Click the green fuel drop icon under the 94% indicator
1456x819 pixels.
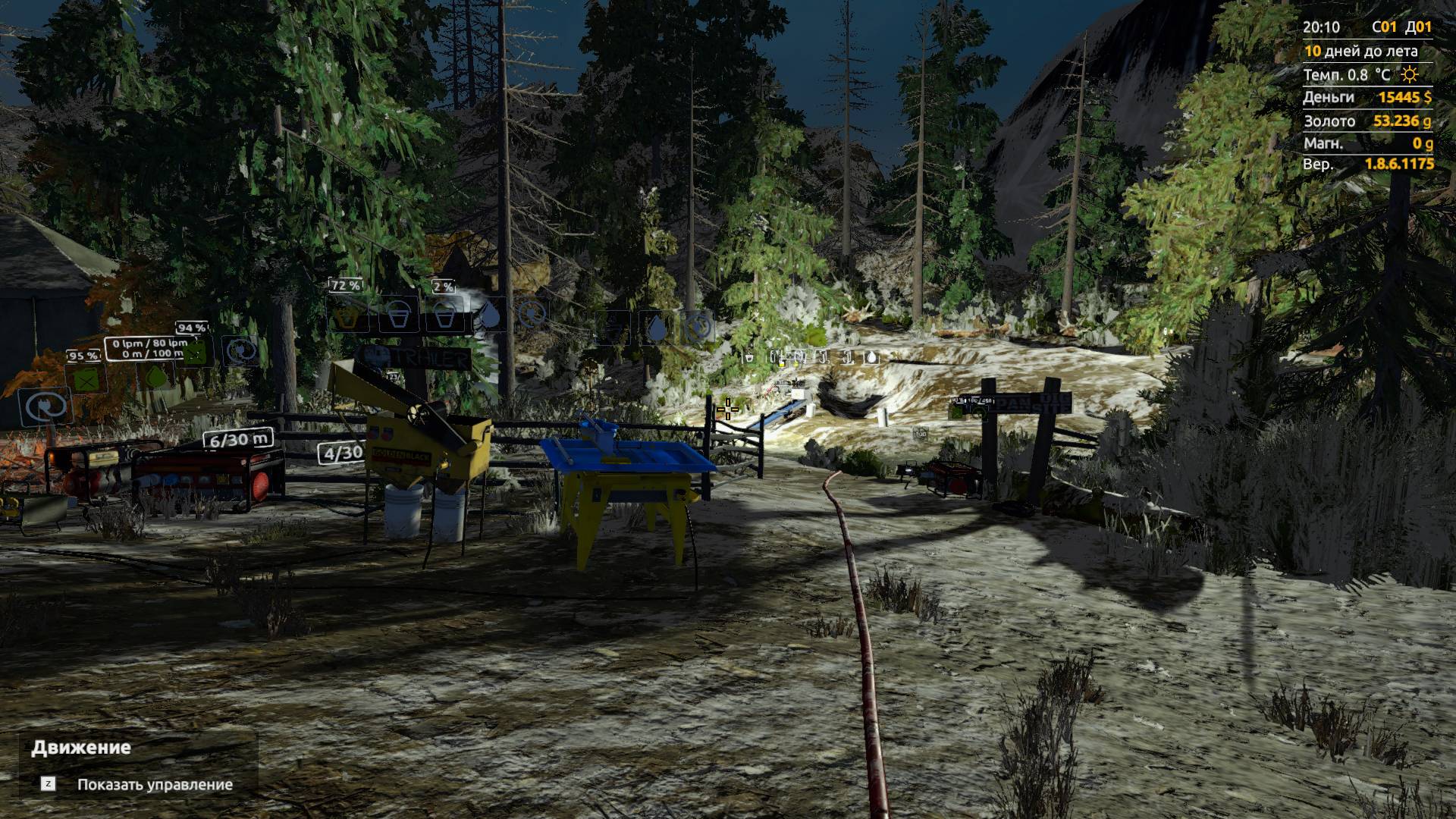[x=156, y=377]
